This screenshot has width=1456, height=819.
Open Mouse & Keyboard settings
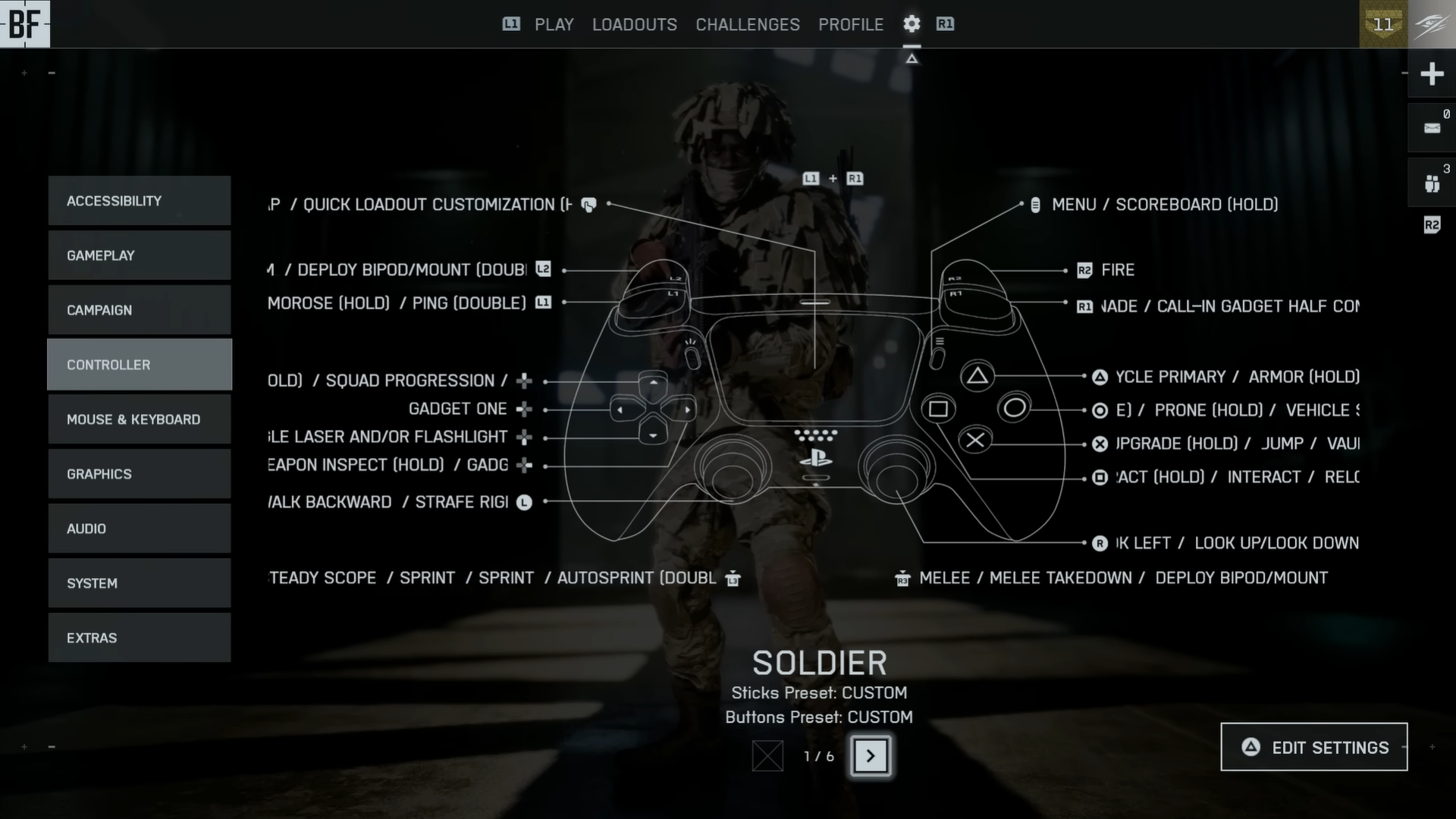[140, 419]
